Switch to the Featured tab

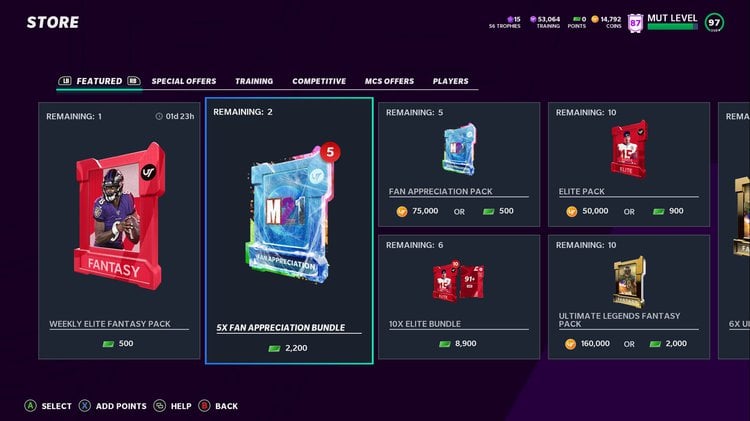pyautogui.click(x=99, y=81)
